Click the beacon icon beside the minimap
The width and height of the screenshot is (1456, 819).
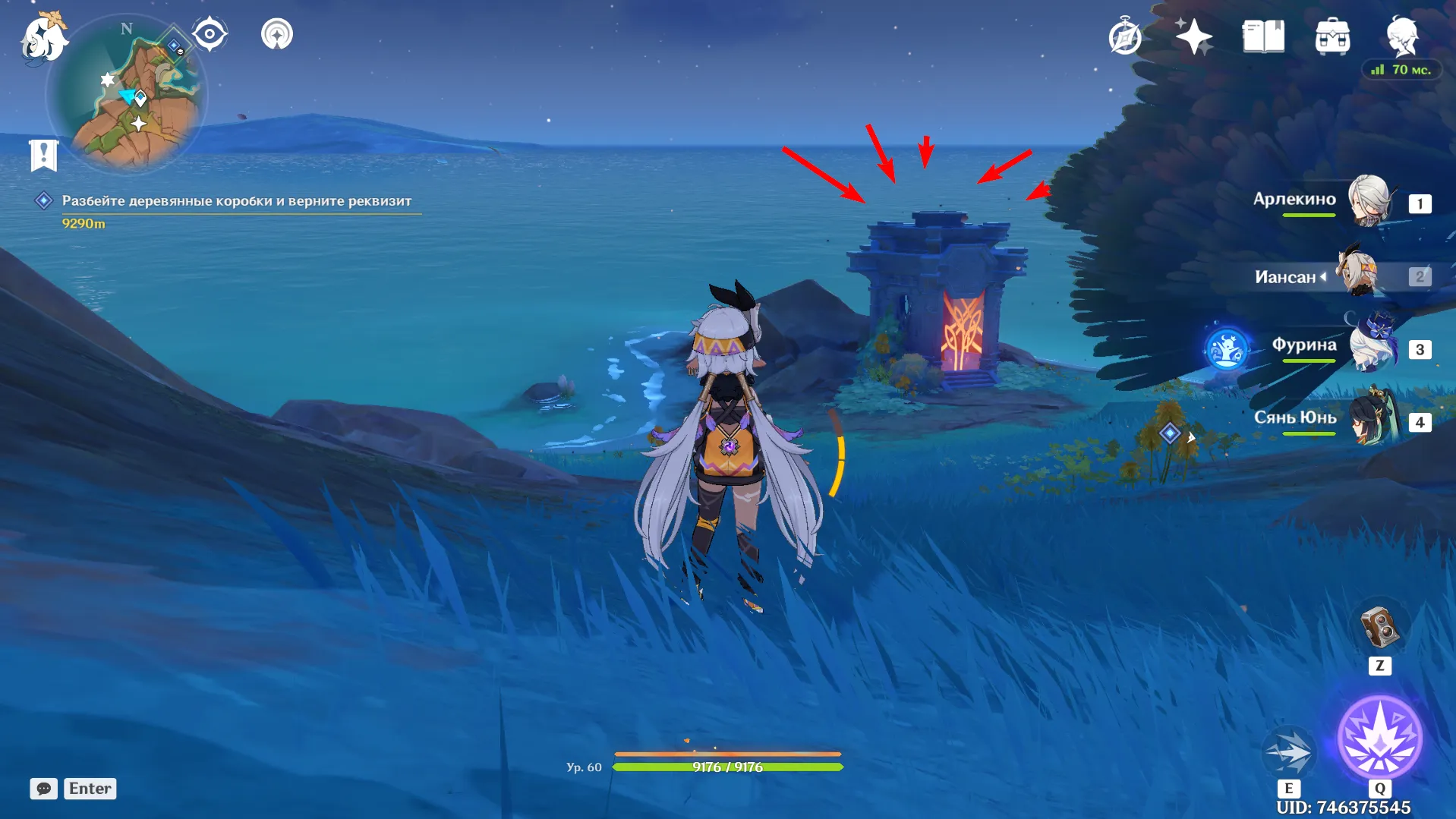277,34
